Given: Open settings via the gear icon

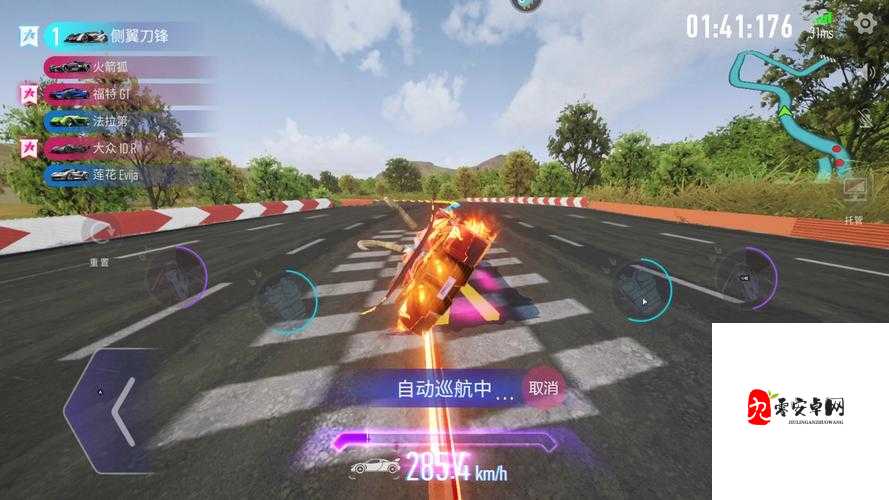Looking at the screenshot, I should (865, 24).
